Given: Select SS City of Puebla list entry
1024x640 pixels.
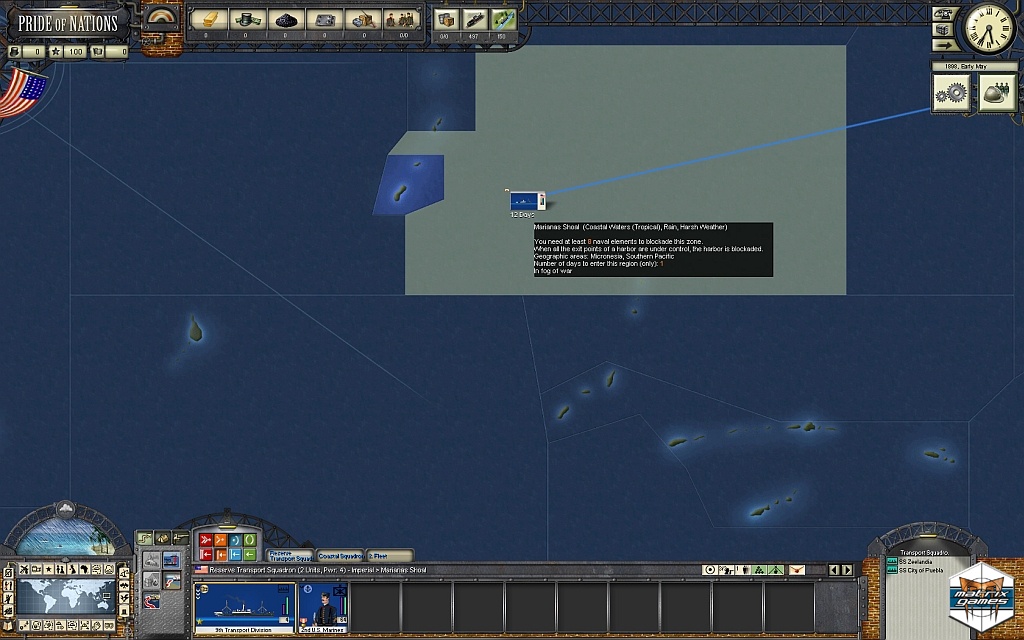Looking at the screenshot, I should (920, 570).
